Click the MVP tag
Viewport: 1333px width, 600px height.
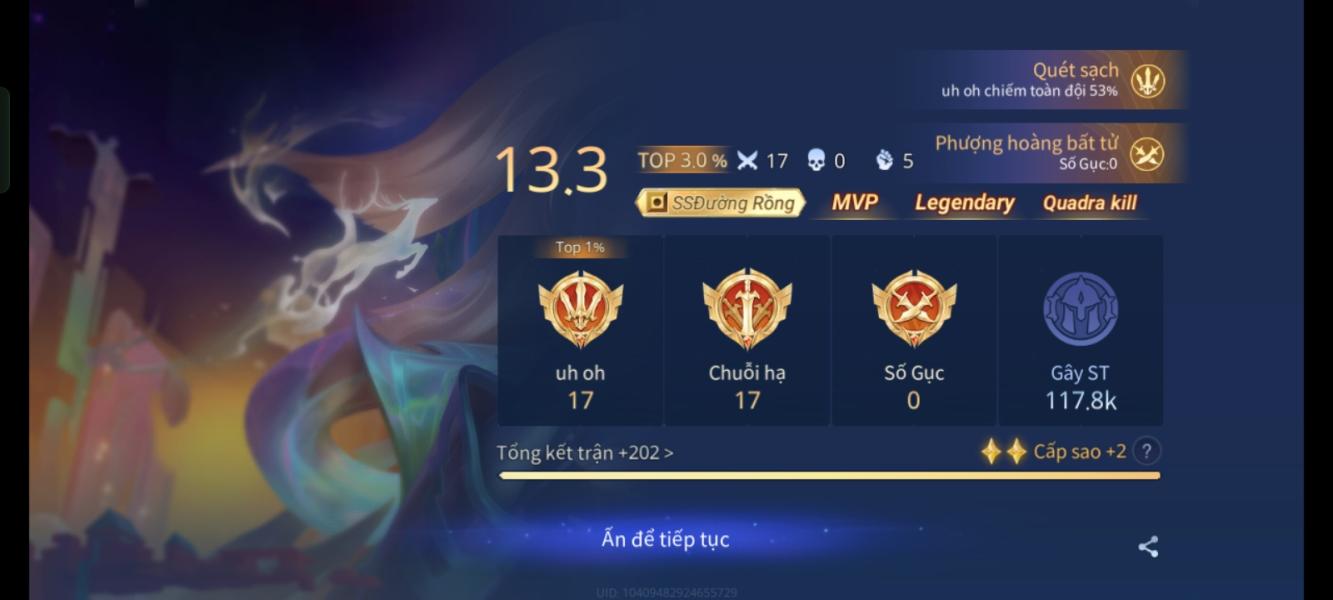(855, 203)
